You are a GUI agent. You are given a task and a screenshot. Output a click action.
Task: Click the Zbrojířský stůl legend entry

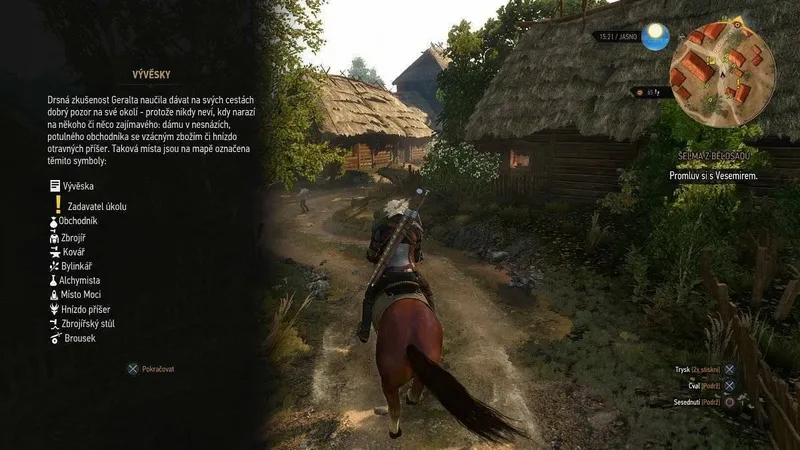(86, 324)
